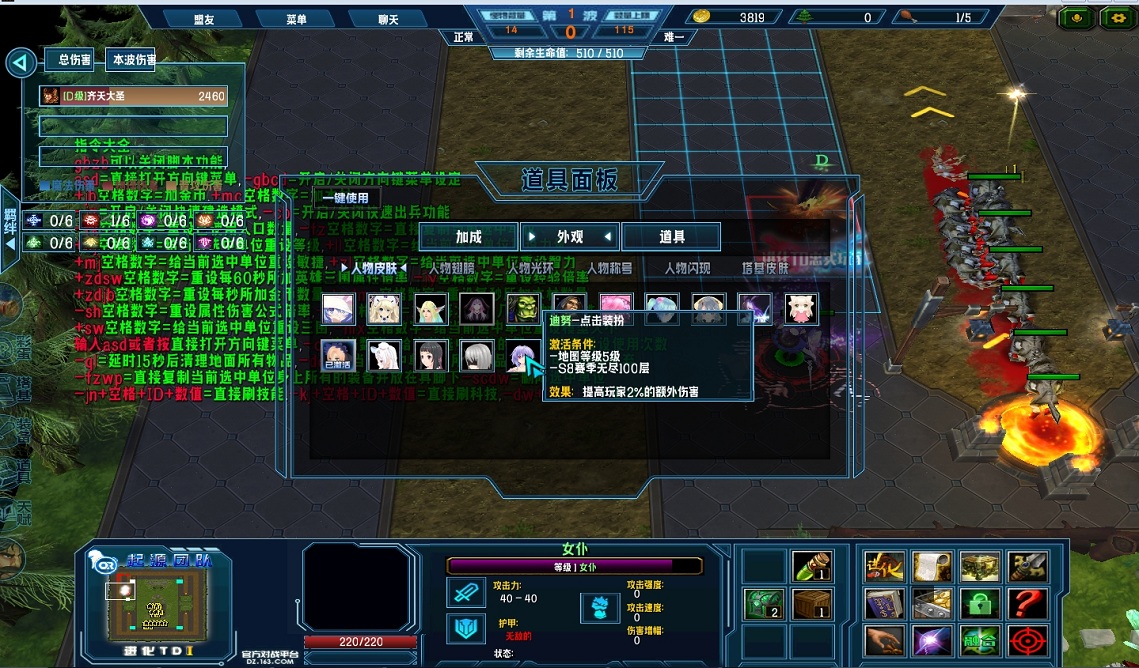Switch to the 道具 tab in the panel
The image size is (1139, 668).
(671, 237)
